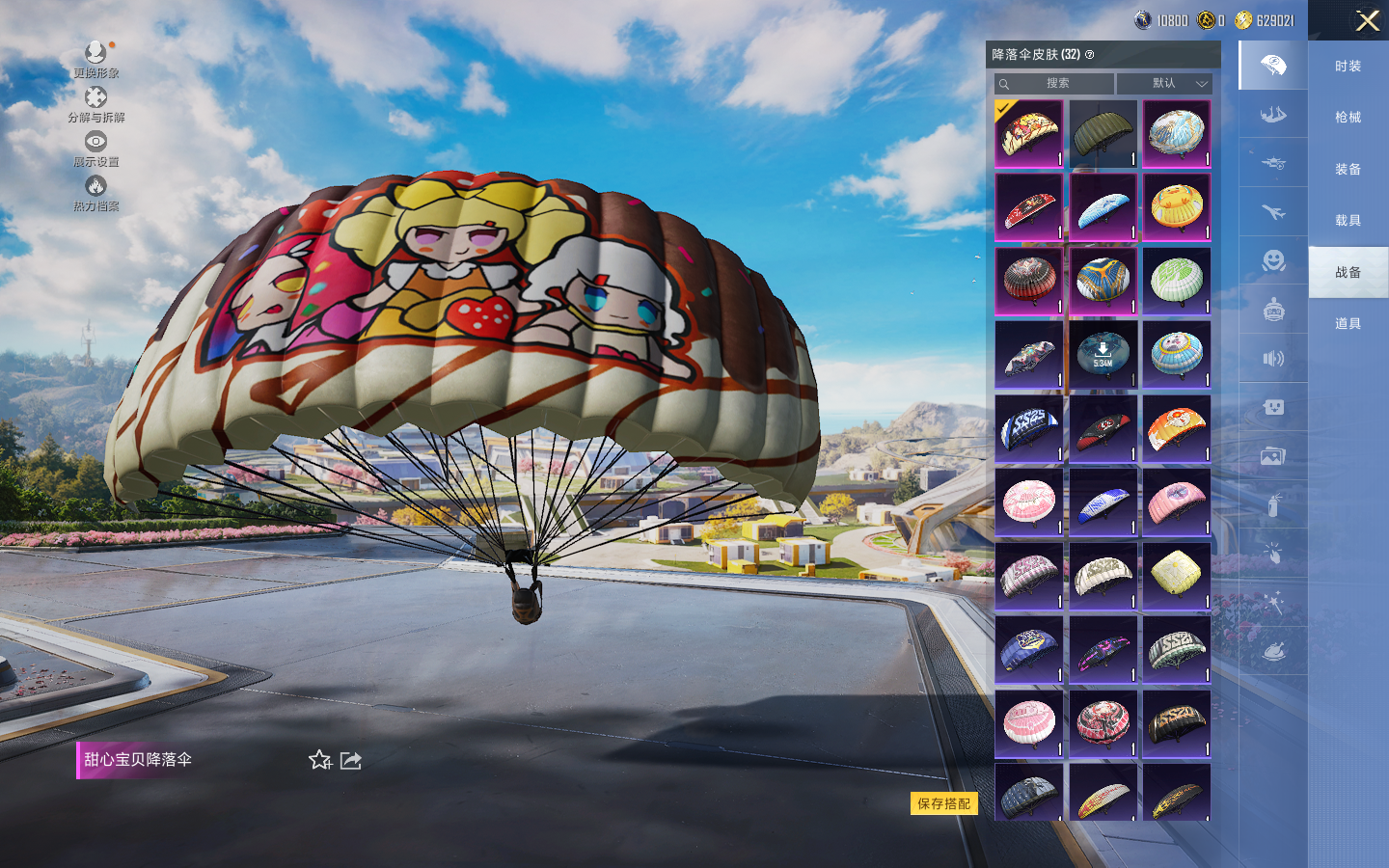Click the 搜索 search field
The width and height of the screenshot is (1389, 868).
1055,84
